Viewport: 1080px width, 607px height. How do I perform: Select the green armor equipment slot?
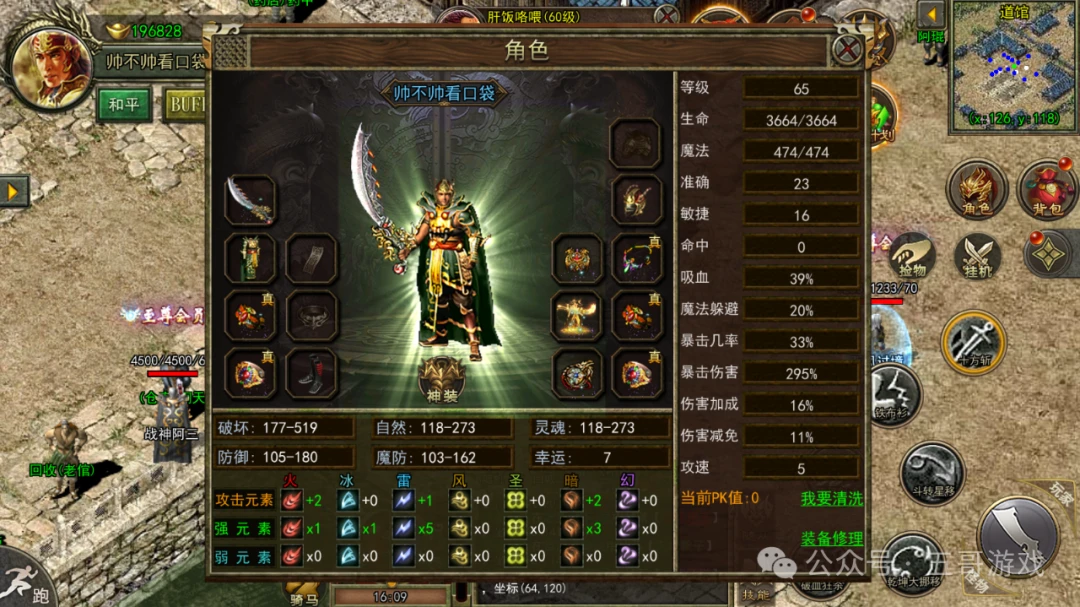[250, 258]
